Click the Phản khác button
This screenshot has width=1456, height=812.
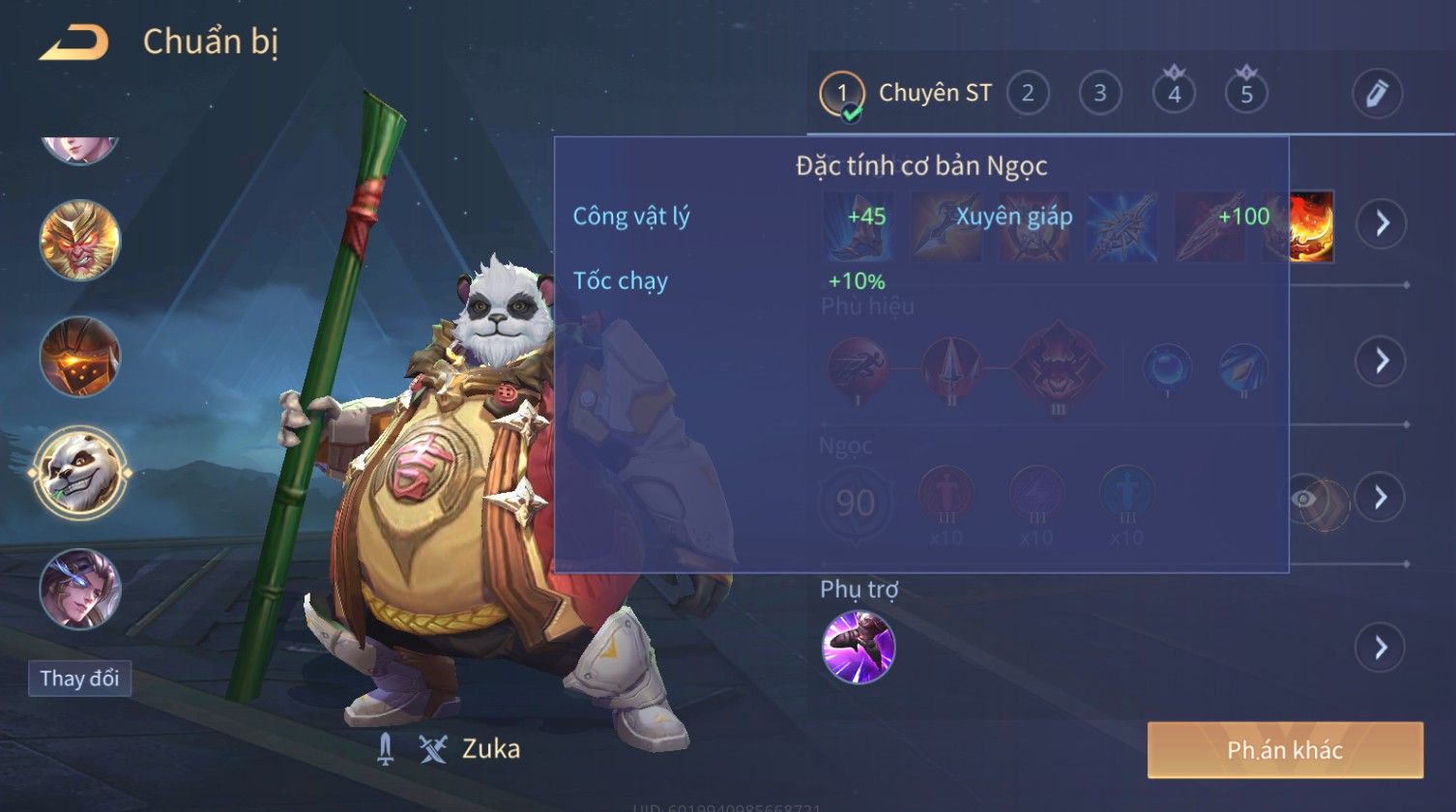pyautogui.click(x=1285, y=750)
